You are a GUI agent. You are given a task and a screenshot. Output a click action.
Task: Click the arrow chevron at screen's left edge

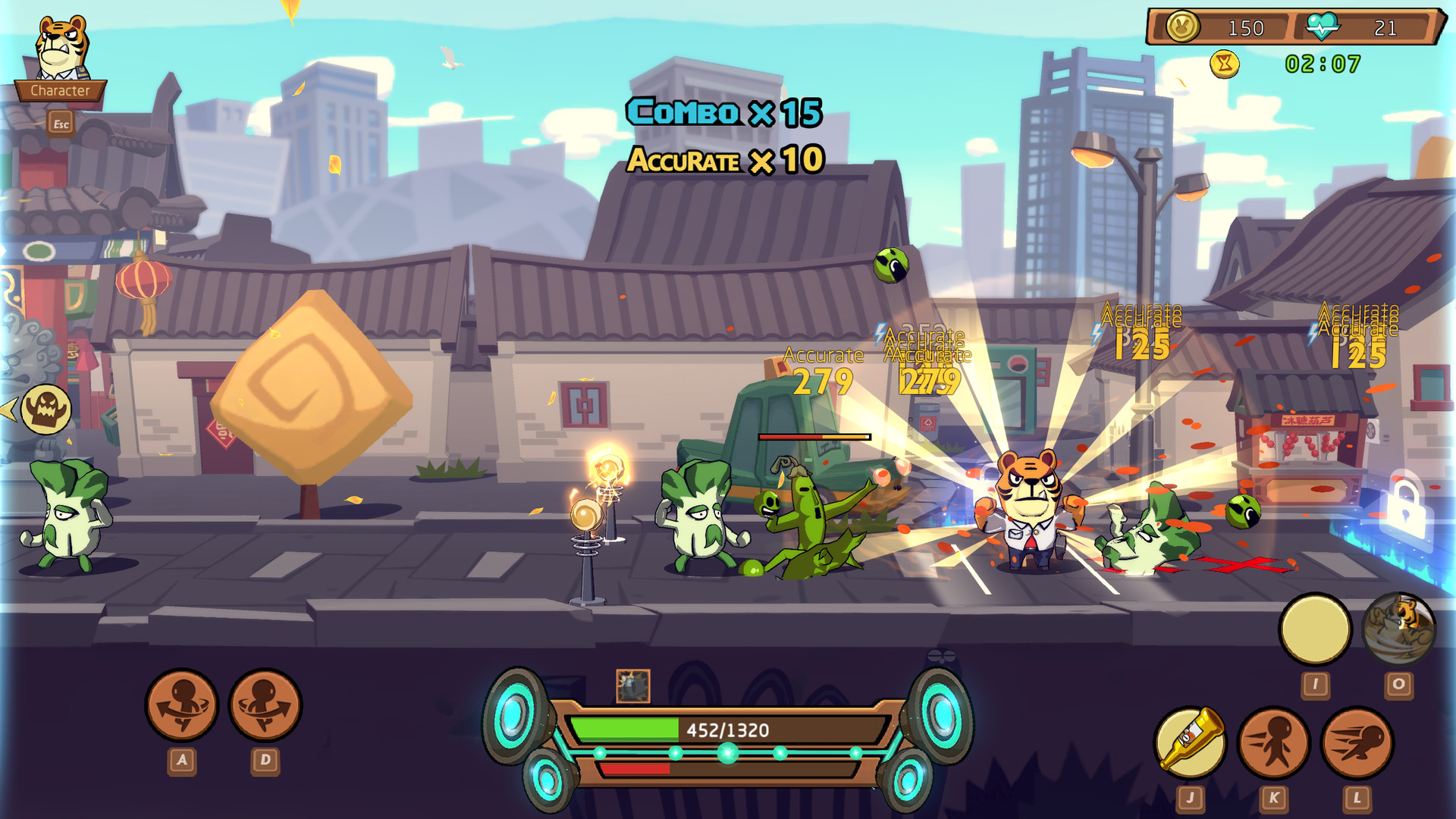click(x=8, y=411)
